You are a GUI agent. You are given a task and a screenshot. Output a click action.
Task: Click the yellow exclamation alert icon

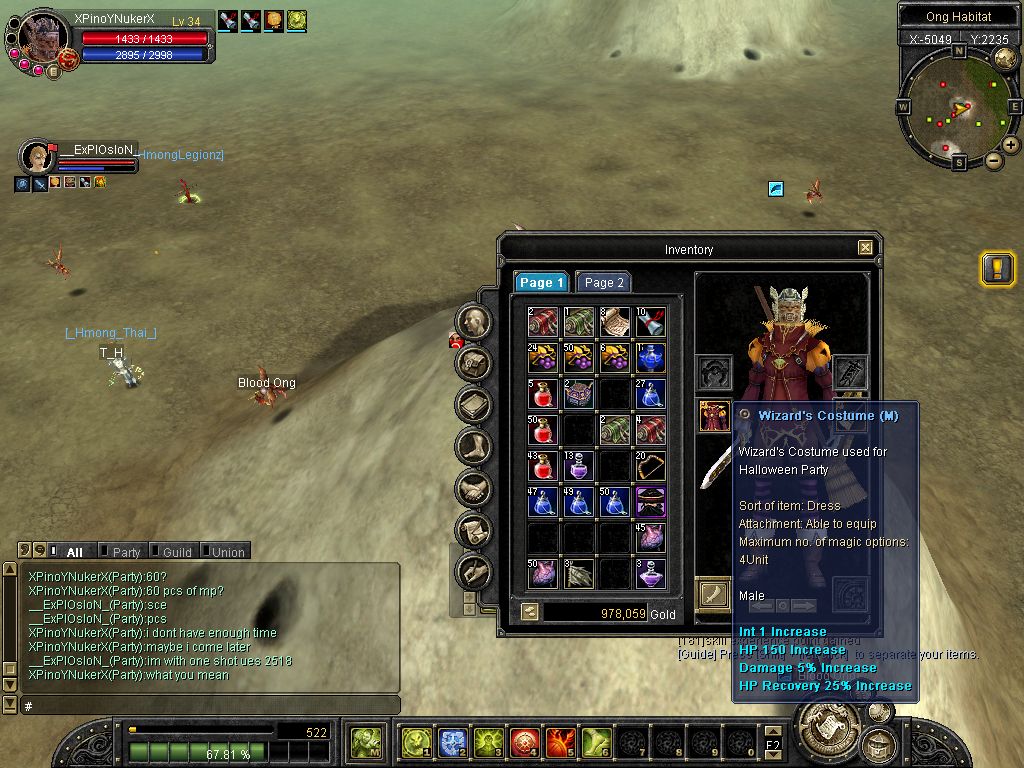click(x=997, y=269)
